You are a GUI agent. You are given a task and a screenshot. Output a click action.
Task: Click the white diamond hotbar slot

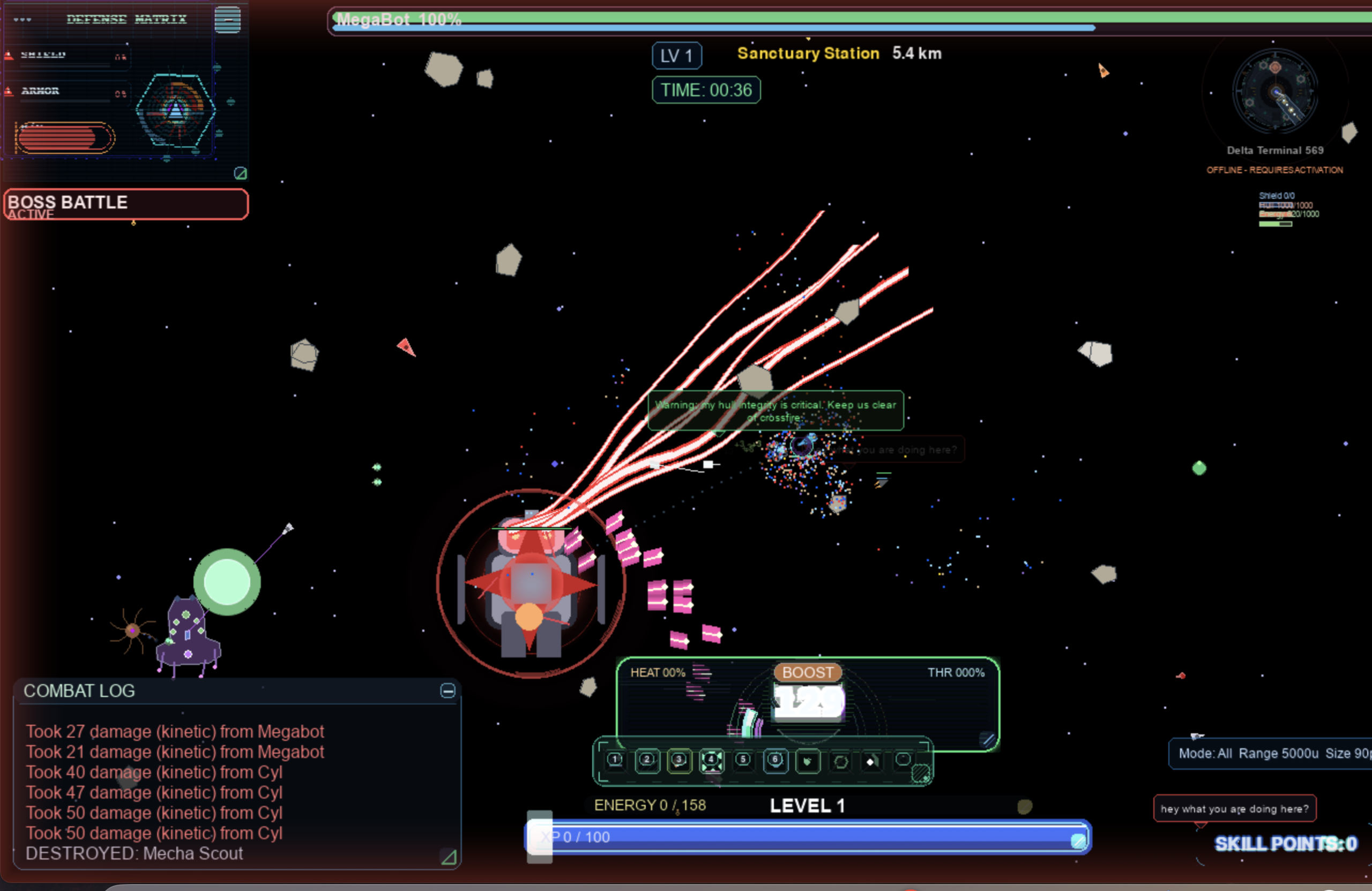click(x=871, y=761)
